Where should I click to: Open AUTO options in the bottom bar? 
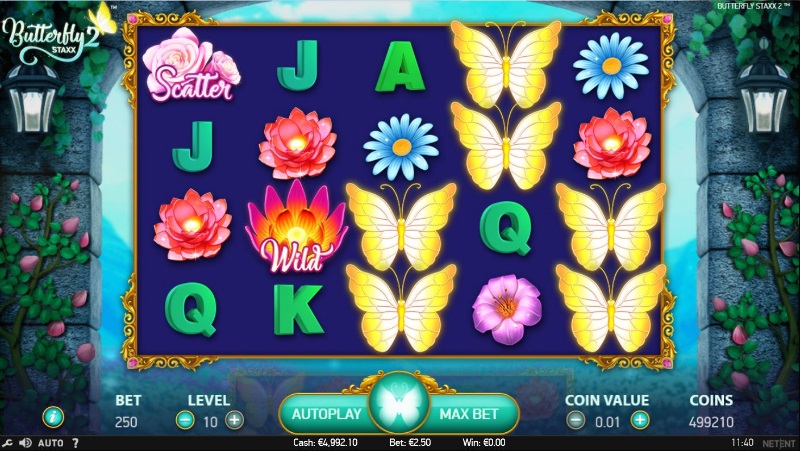[x=51, y=443]
